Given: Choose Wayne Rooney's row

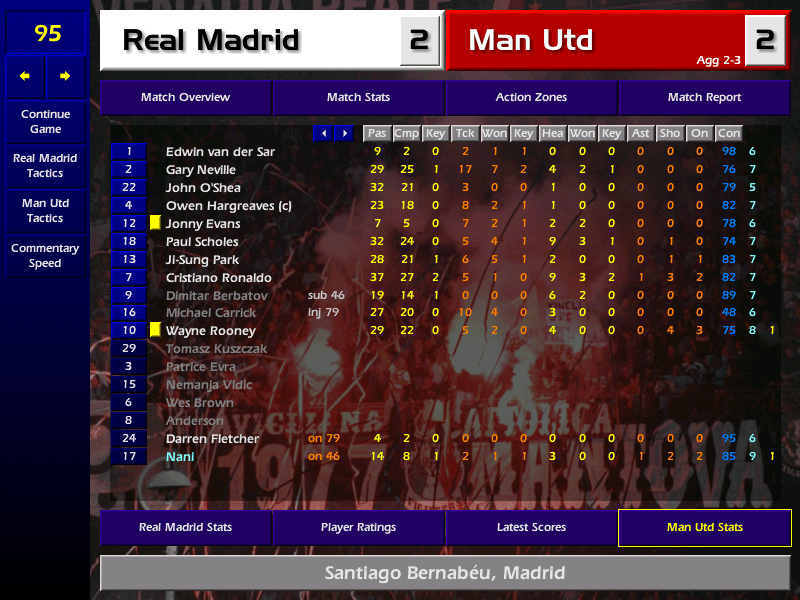Looking at the screenshot, I should click(x=210, y=331).
